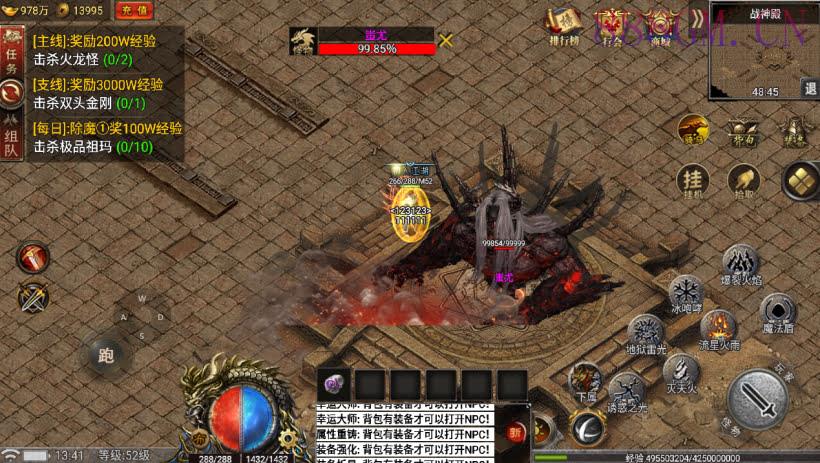Open the 商城 store
The image size is (820, 463).
click(660, 27)
